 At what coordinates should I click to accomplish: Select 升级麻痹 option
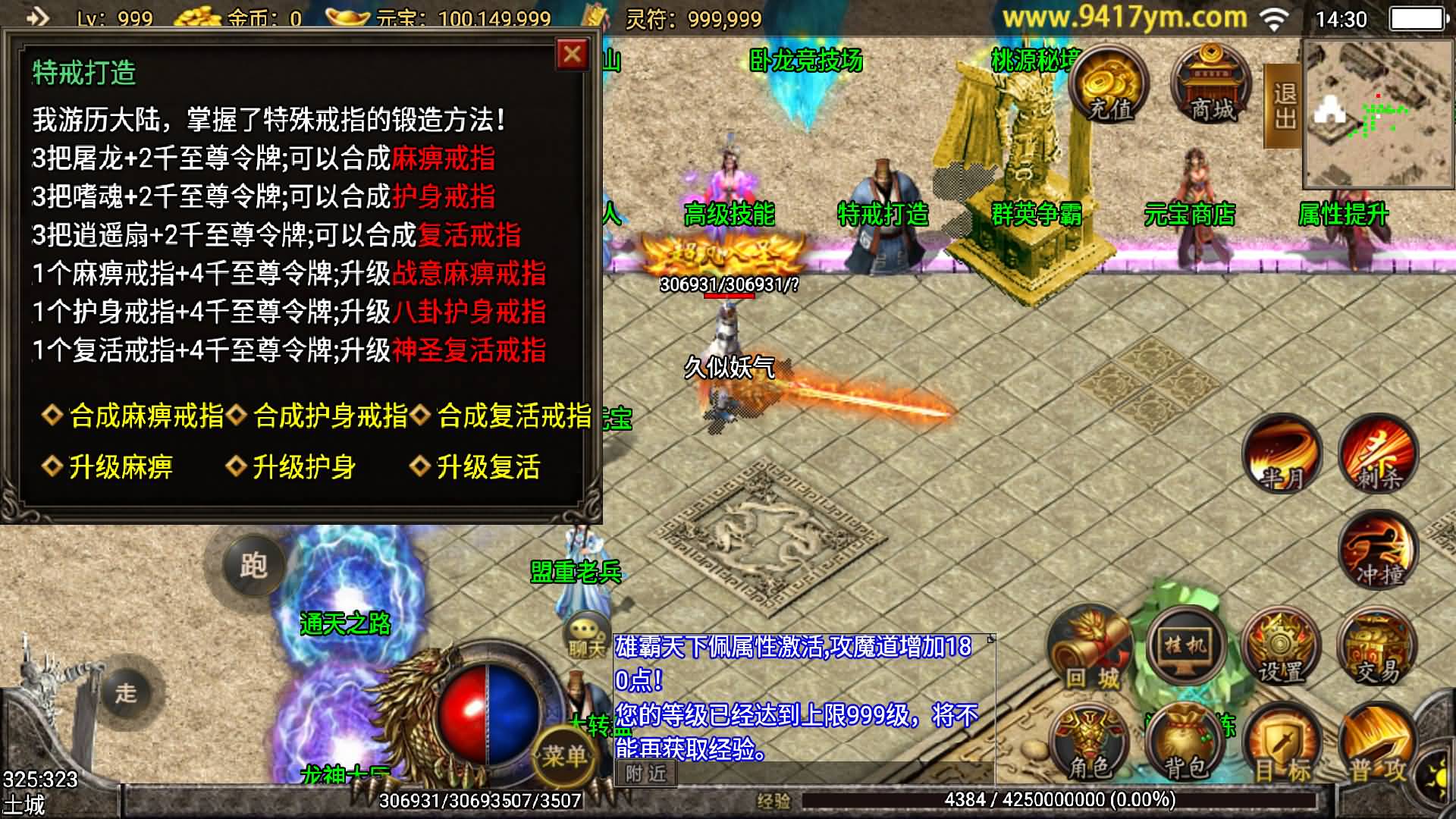point(120,466)
